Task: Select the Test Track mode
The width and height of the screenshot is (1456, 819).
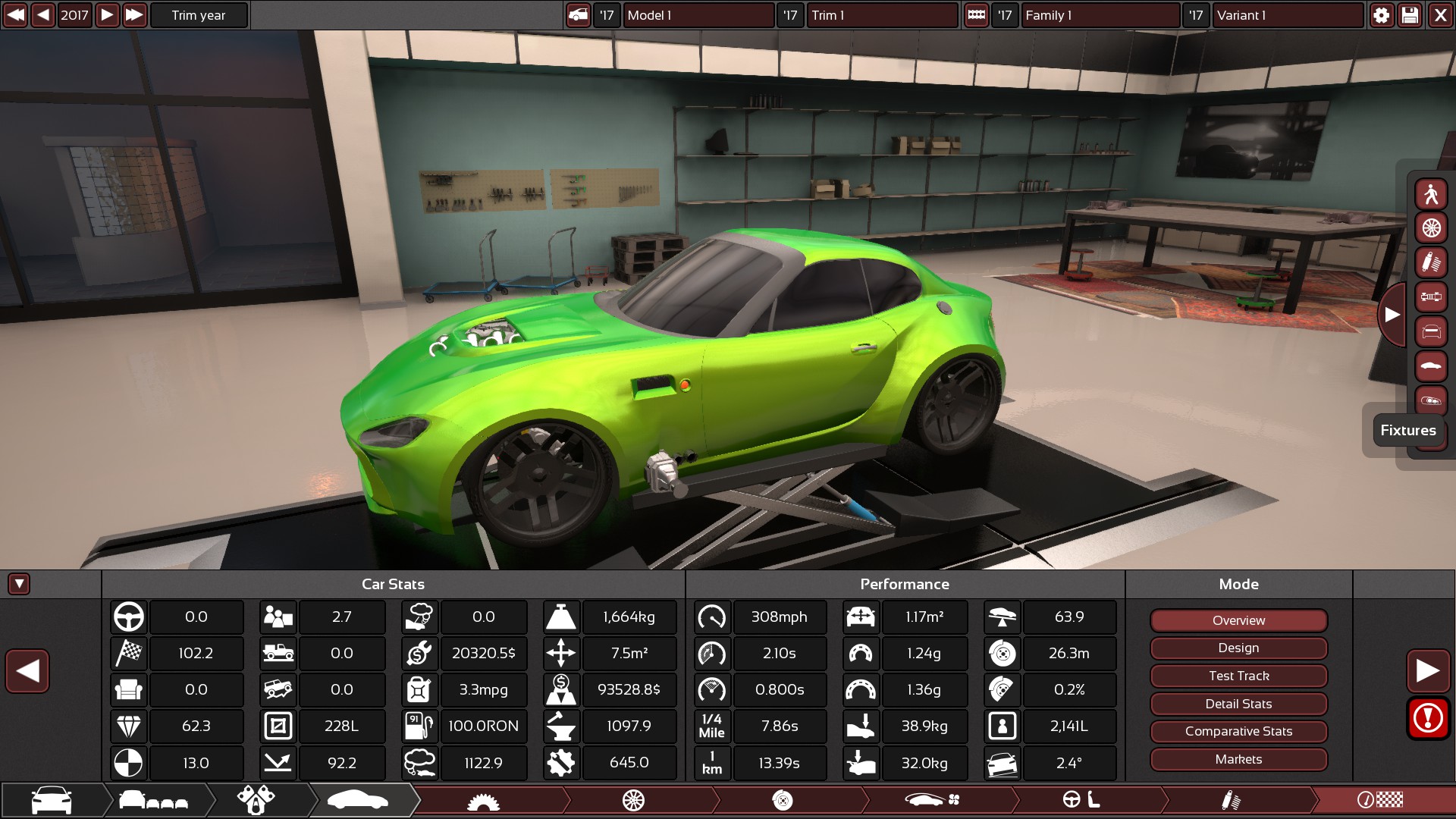Action: (x=1238, y=676)
